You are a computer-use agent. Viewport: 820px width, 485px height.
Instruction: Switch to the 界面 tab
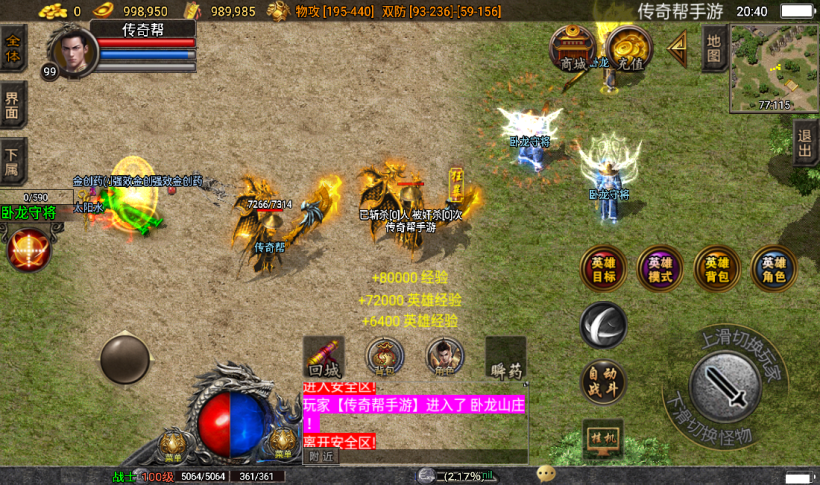pyautogui.click(x=13, y=105)
